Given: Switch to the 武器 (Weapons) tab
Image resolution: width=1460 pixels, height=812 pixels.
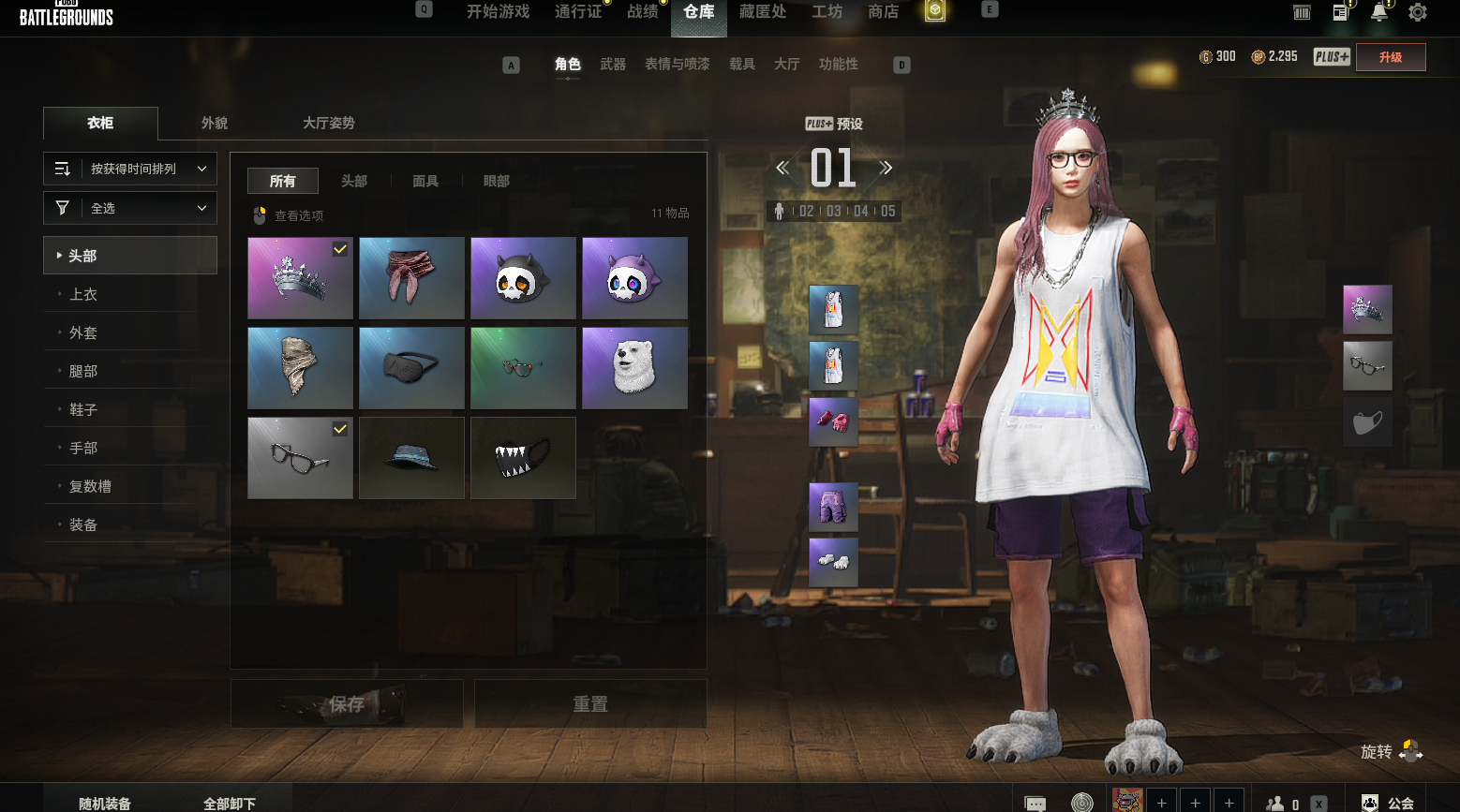Looking at the screenshot, I should pyautogui.click(x=613, y=65).
